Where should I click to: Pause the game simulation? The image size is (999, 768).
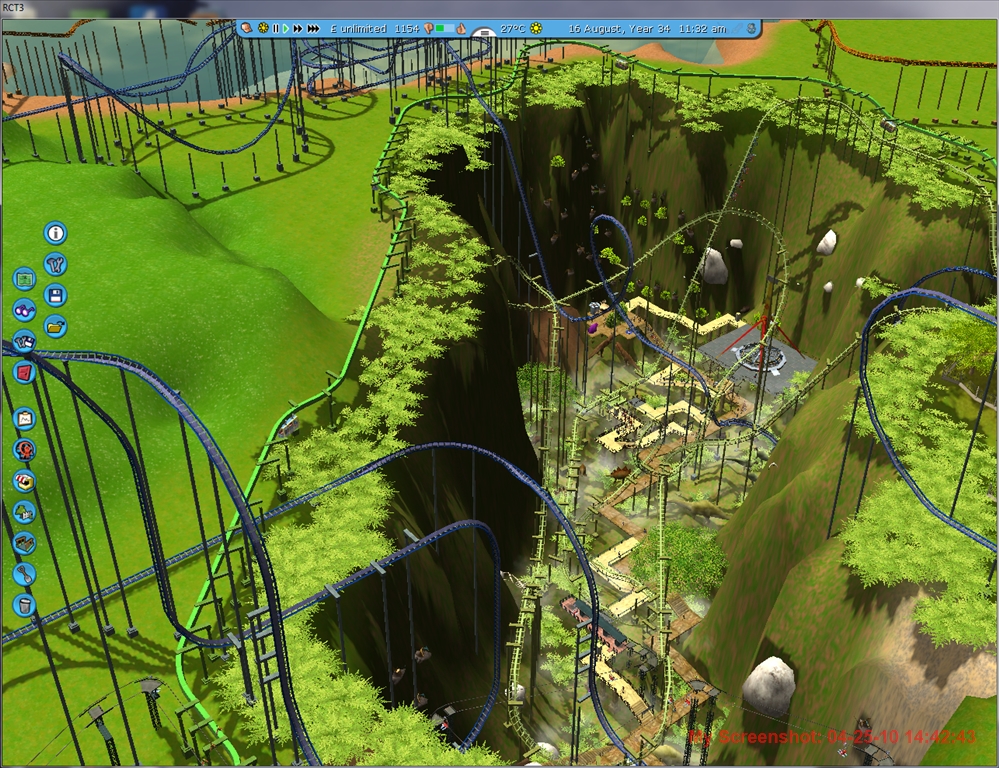tap(275, 29)
